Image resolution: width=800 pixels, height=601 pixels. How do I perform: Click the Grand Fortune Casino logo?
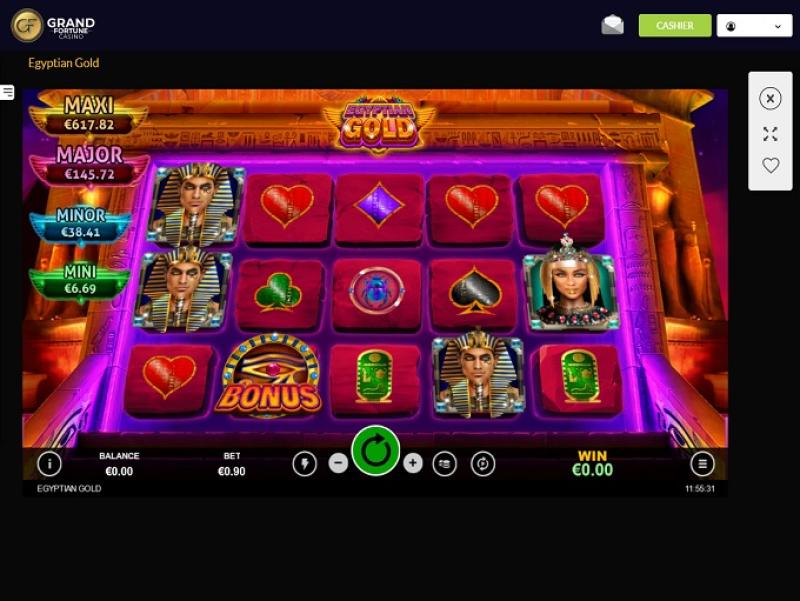pos(53,25)
